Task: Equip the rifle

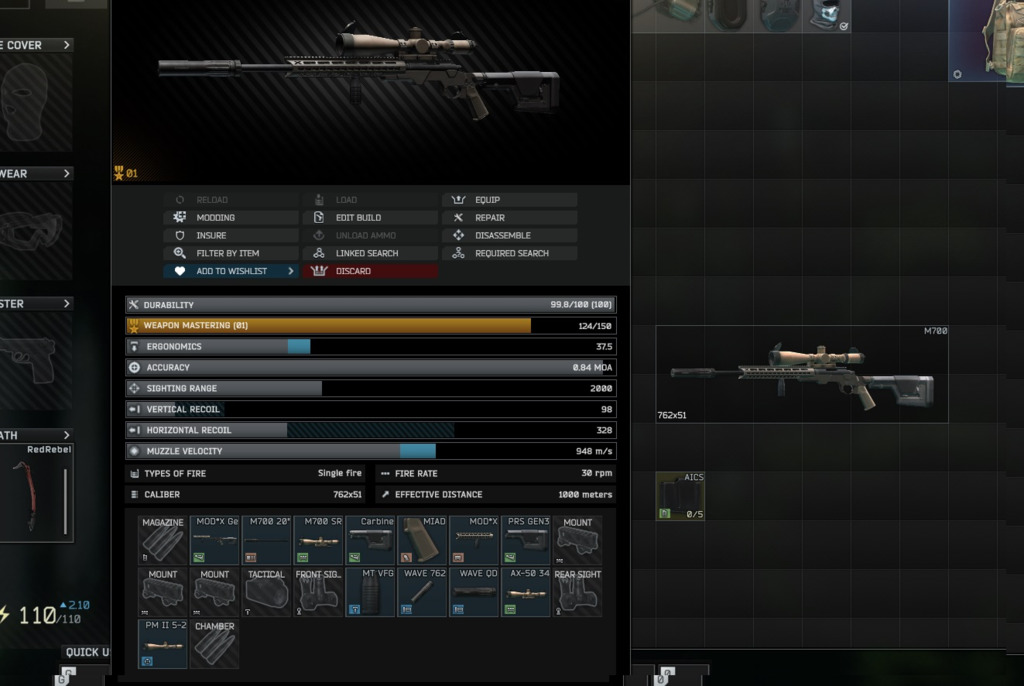Action: [x=508, y=200]
